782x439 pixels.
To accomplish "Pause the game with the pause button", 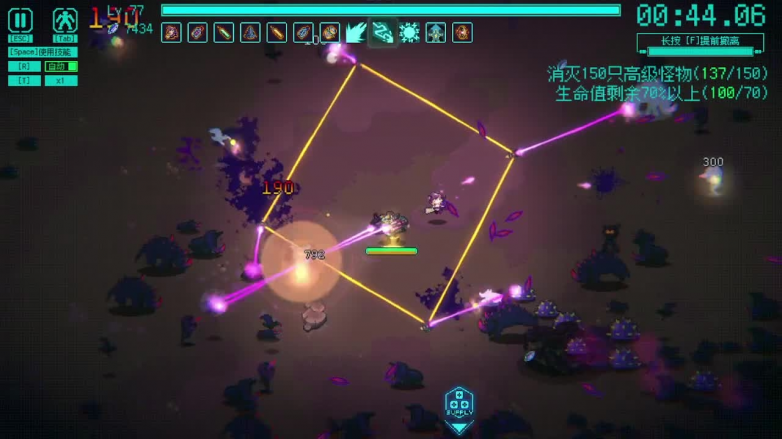I will coord(21,20).
